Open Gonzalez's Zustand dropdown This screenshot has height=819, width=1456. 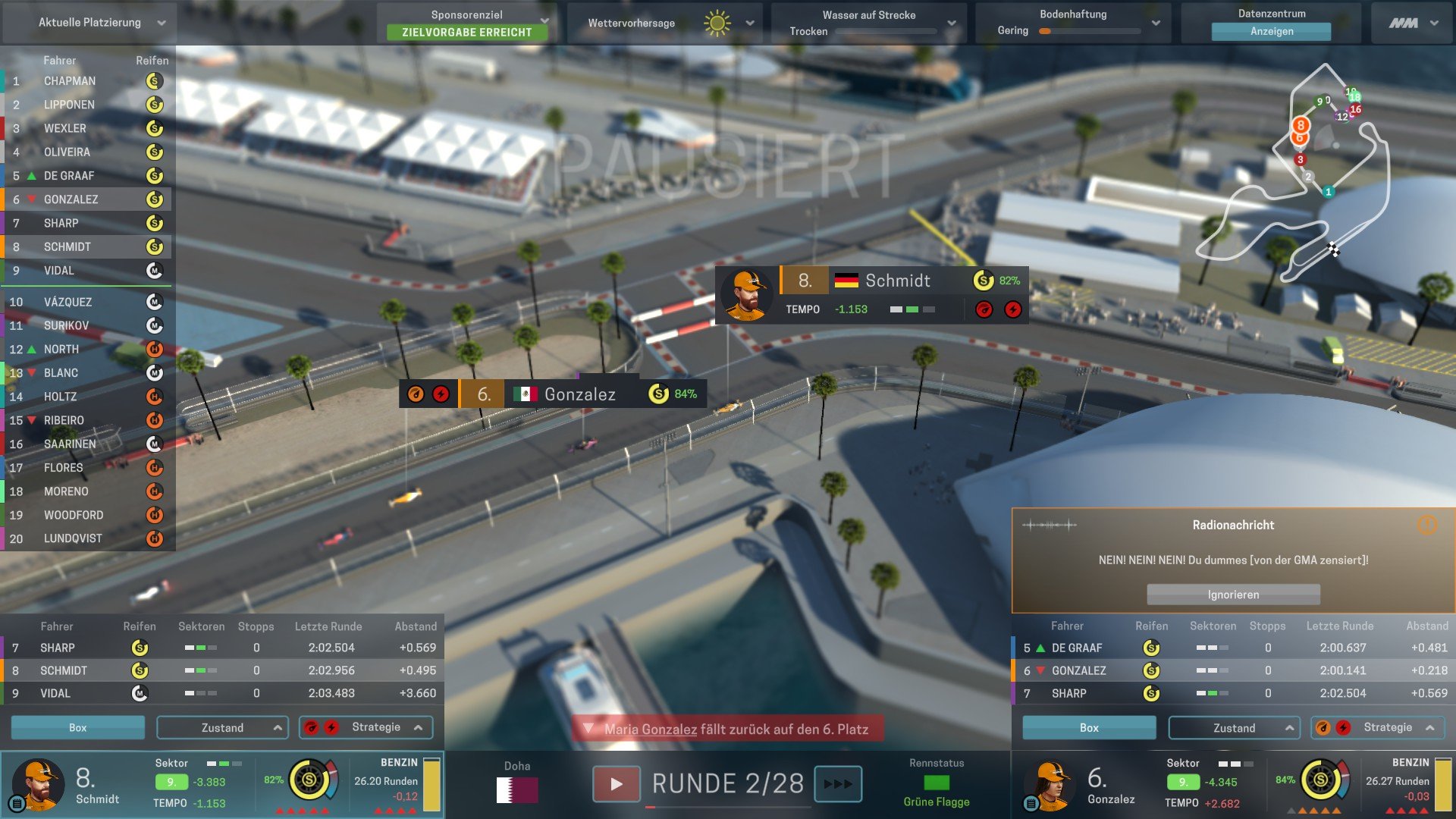tap(1234, 727)
